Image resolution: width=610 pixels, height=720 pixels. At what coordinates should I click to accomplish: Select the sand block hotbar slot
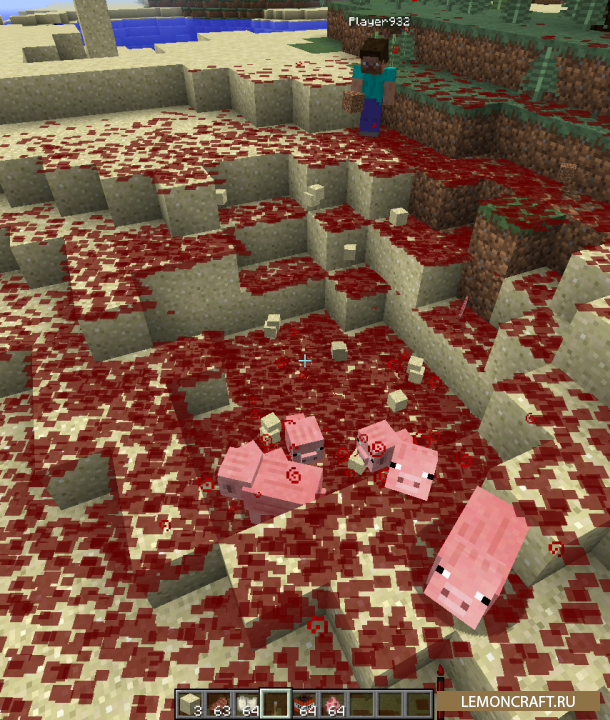pyautogui.click(x=190, y=704)
